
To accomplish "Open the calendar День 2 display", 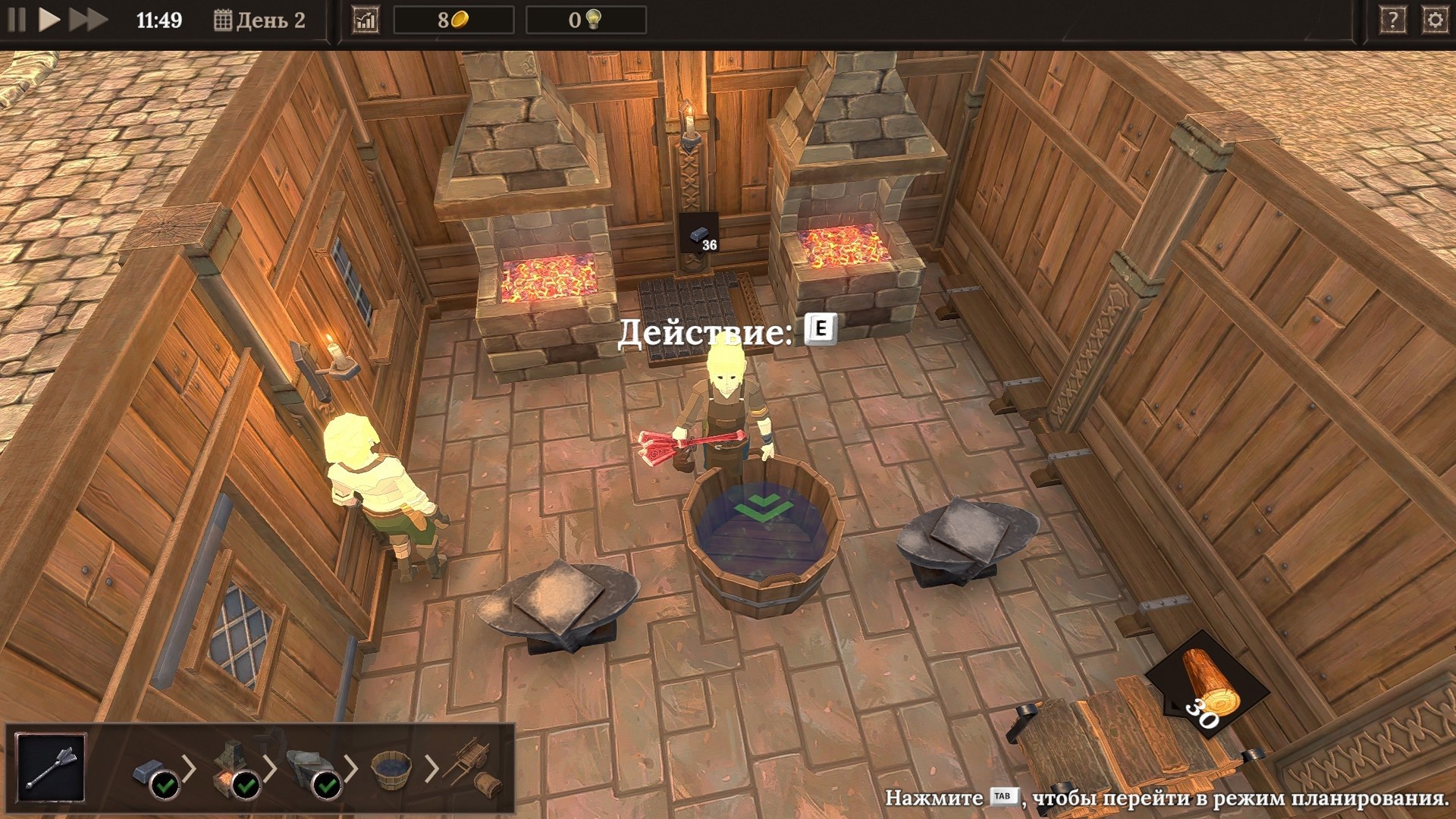I will click(x=259, y=20).
